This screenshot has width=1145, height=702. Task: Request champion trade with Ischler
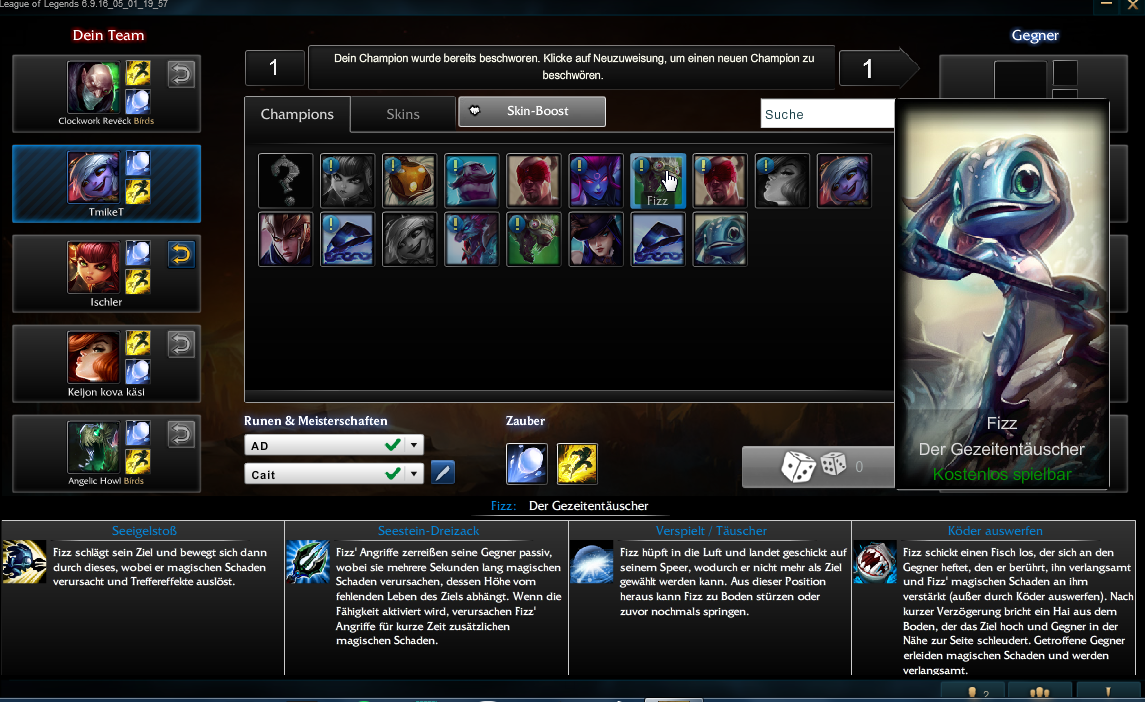click(x=181, y=255)
